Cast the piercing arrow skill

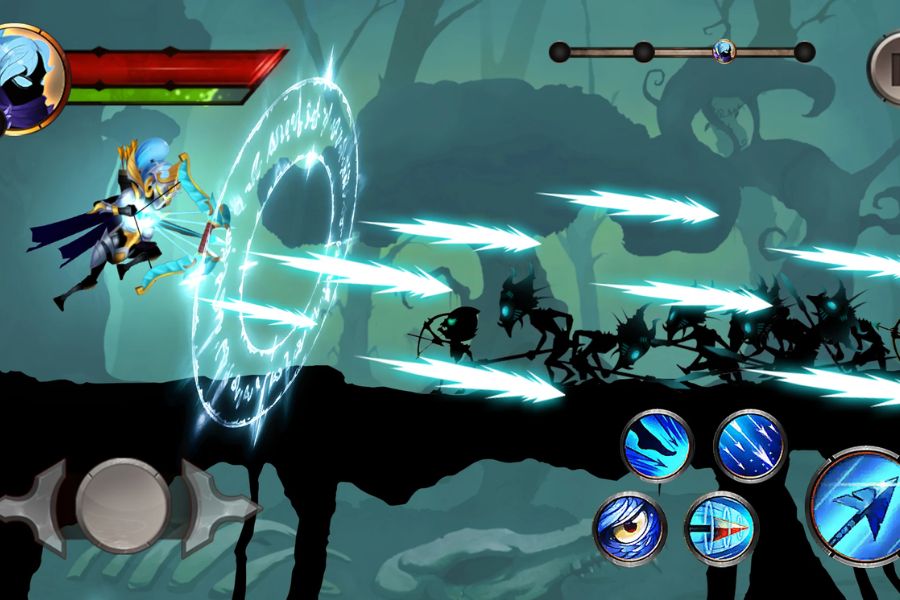(x=722, y=528)
